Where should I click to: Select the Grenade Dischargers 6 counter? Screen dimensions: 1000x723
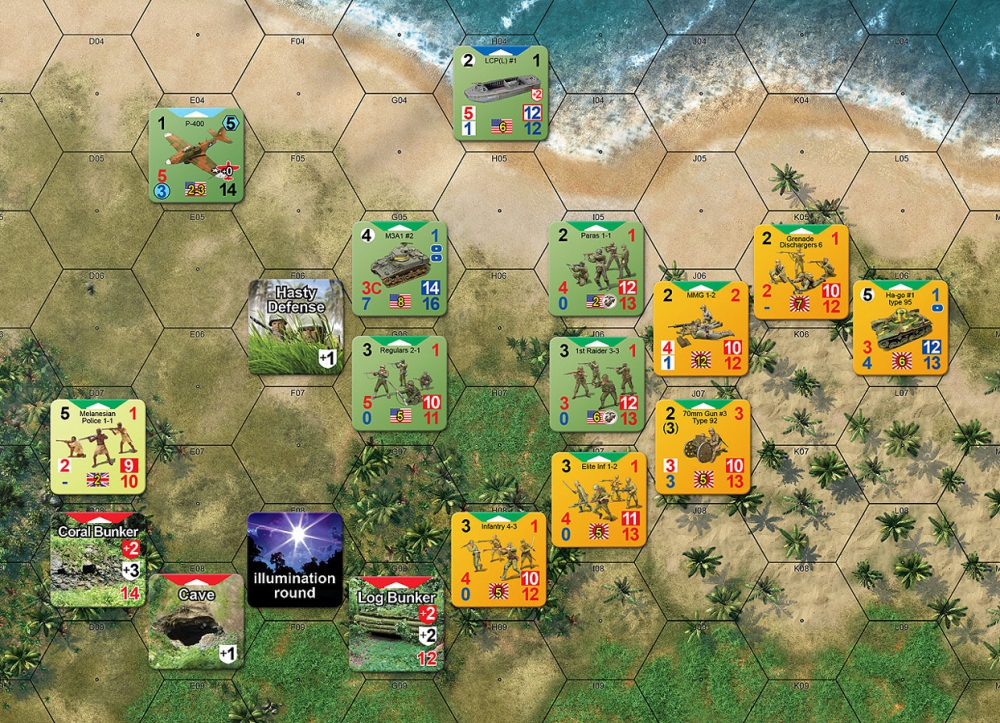click(801, 271)
